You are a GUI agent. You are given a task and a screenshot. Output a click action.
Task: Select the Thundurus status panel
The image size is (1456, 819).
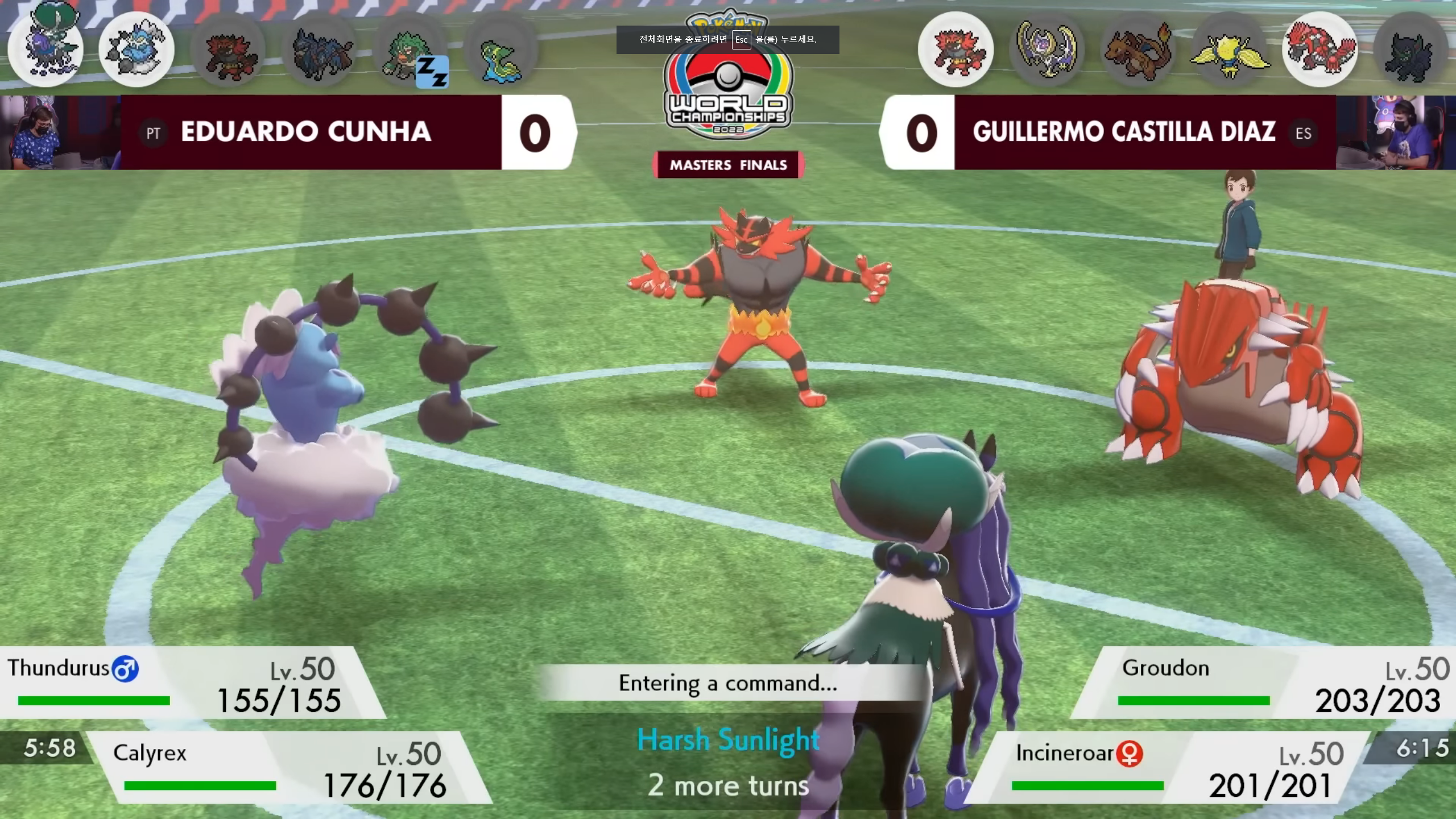(x=182, y=682)
